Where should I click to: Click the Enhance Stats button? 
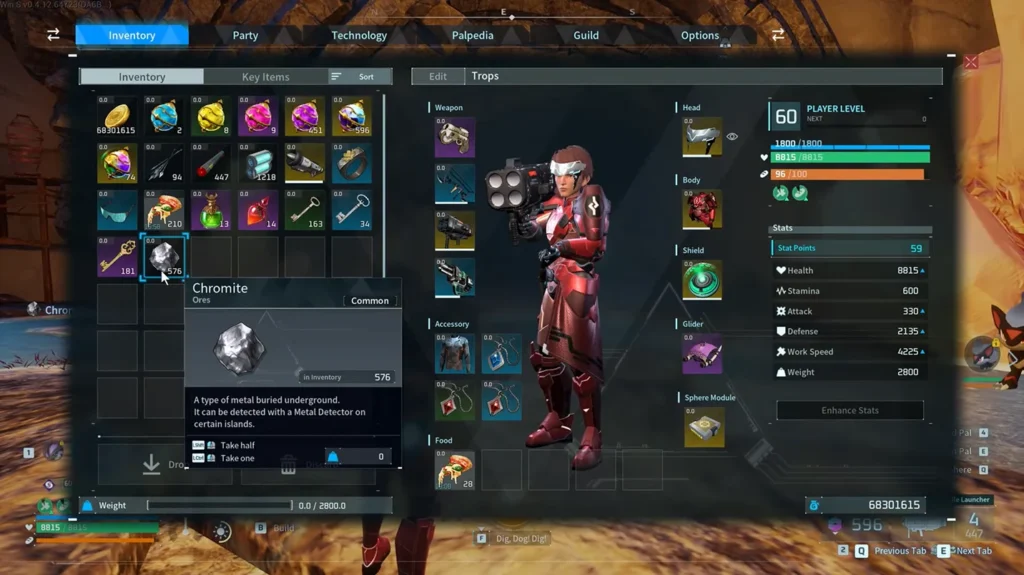(850, 410)
